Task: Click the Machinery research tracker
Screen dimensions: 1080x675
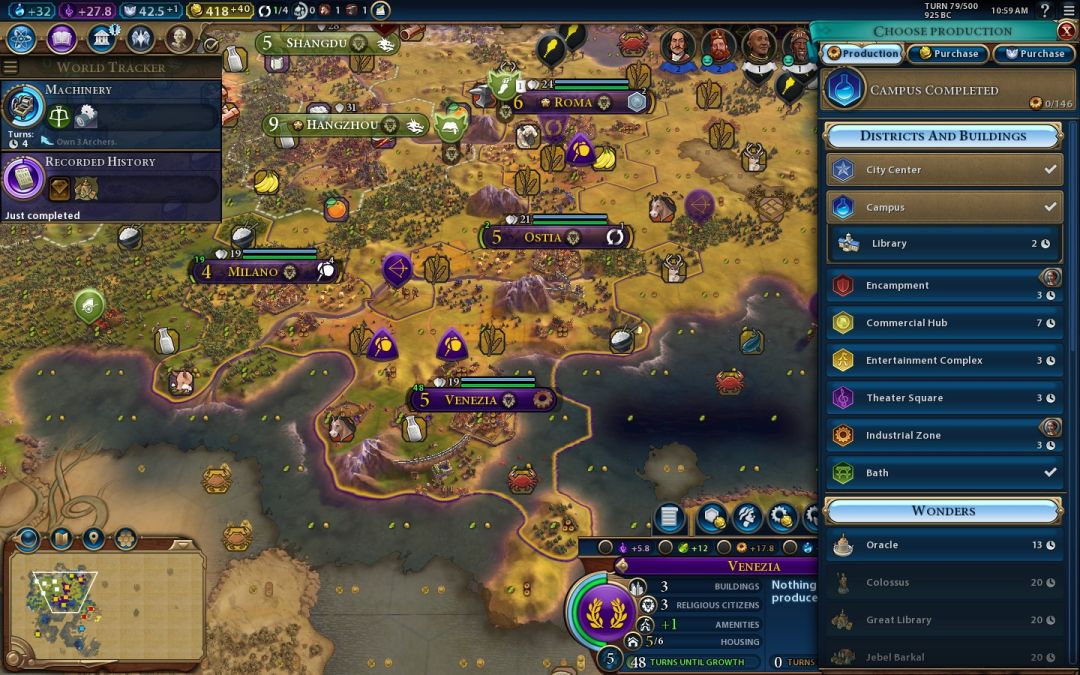Action: point(110,108)
